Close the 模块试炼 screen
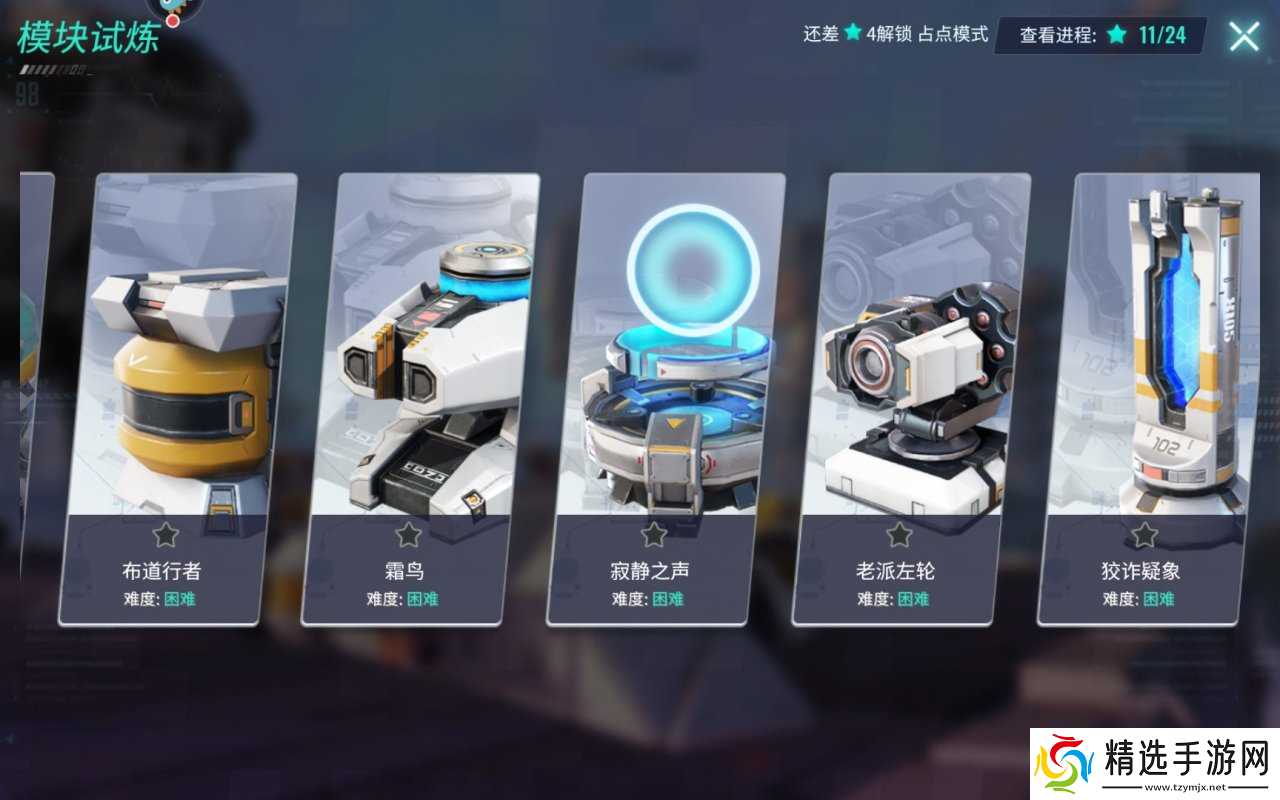 click(x=1243, y=35)
